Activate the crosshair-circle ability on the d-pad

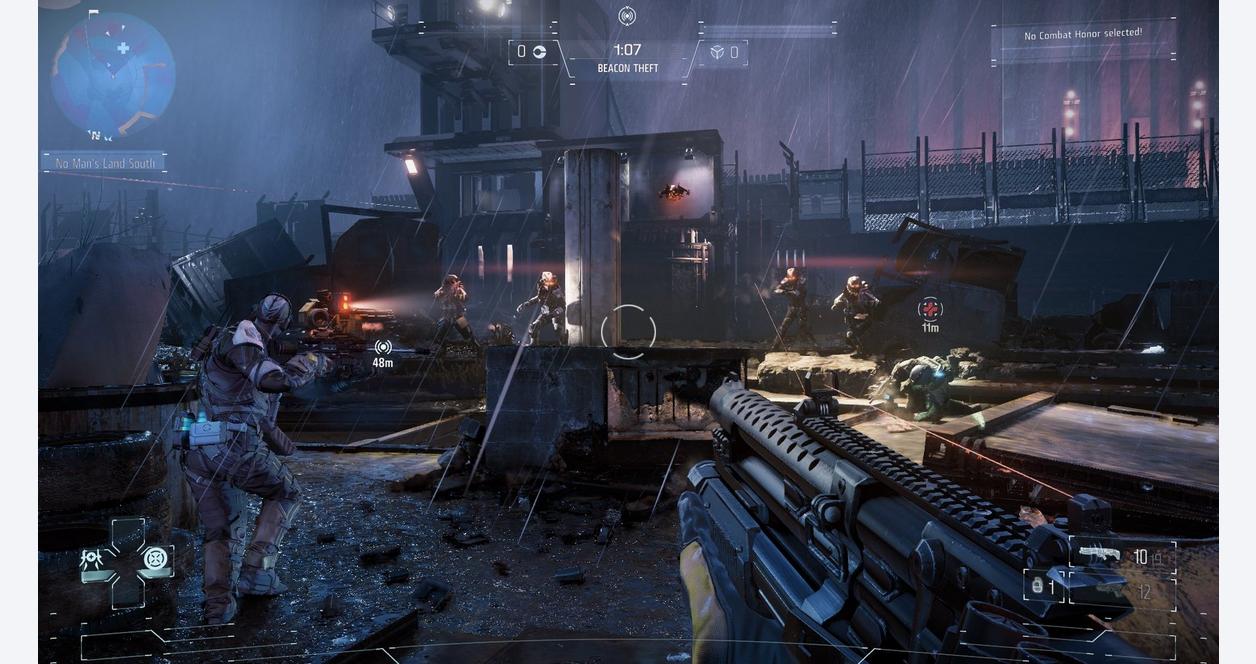click(155, 559)
